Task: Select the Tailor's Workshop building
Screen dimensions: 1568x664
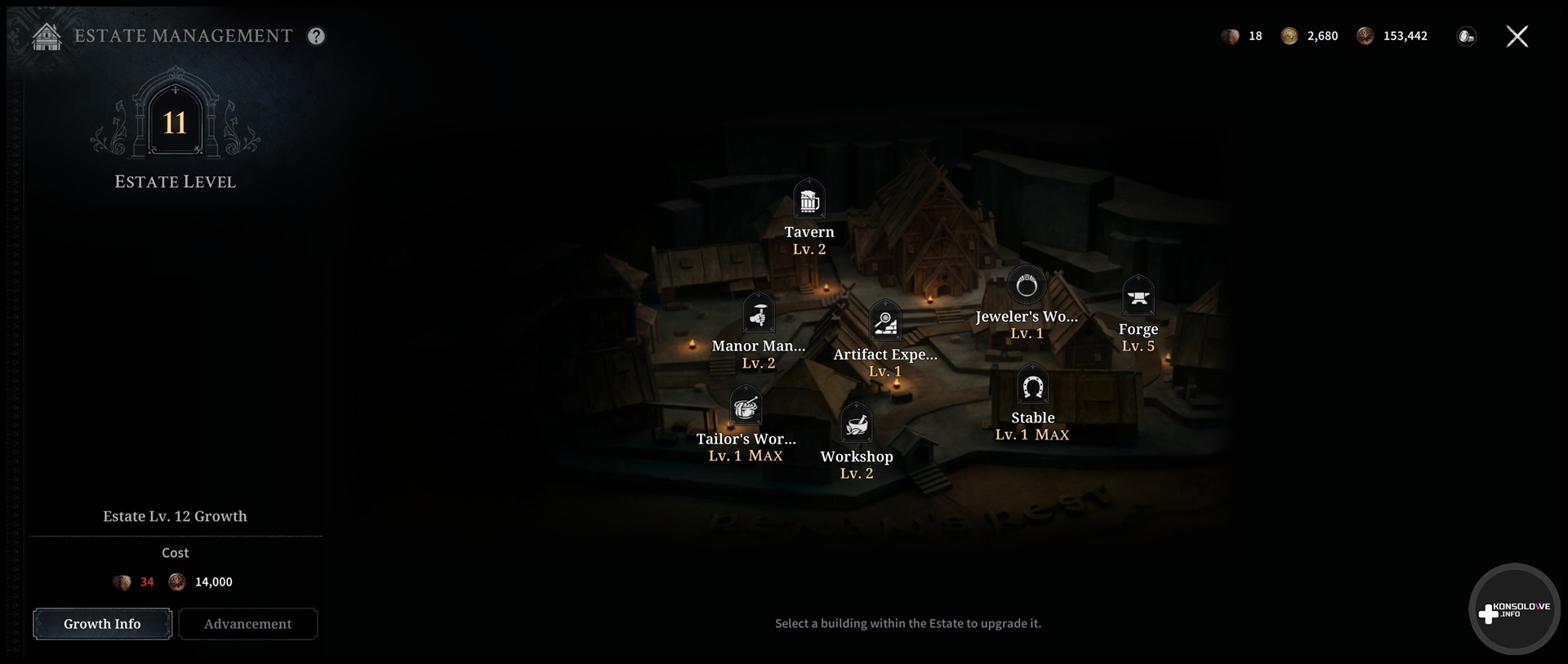Action: point(746,408)
